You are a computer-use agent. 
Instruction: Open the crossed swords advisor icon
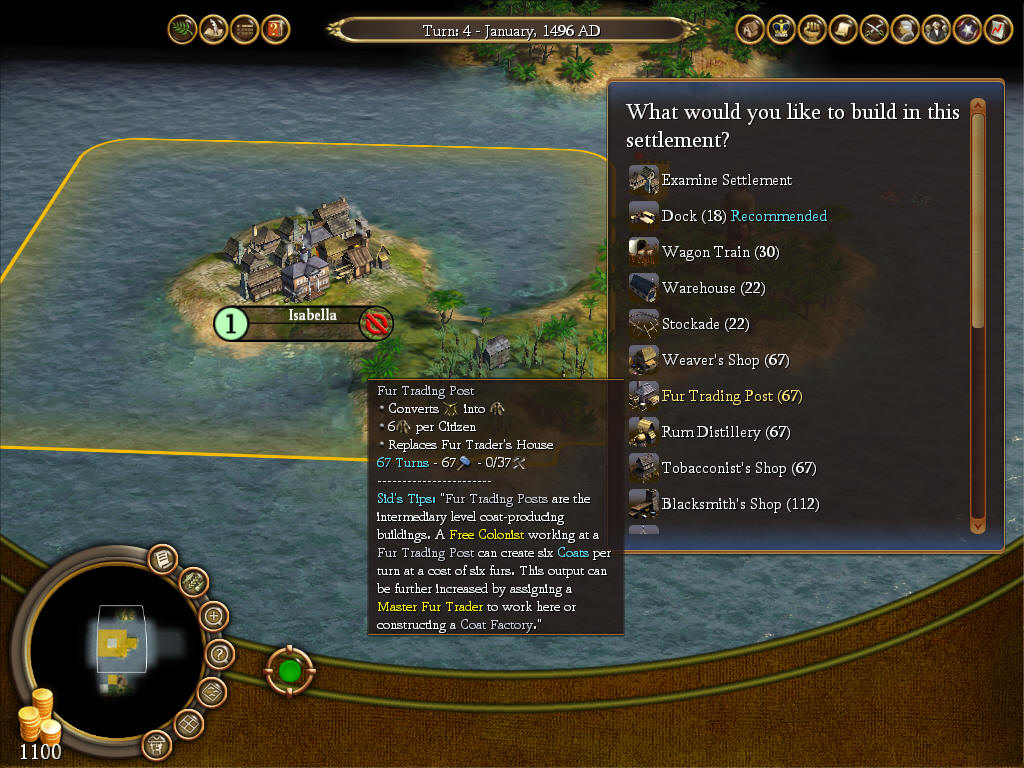click(x=875, y=29)
